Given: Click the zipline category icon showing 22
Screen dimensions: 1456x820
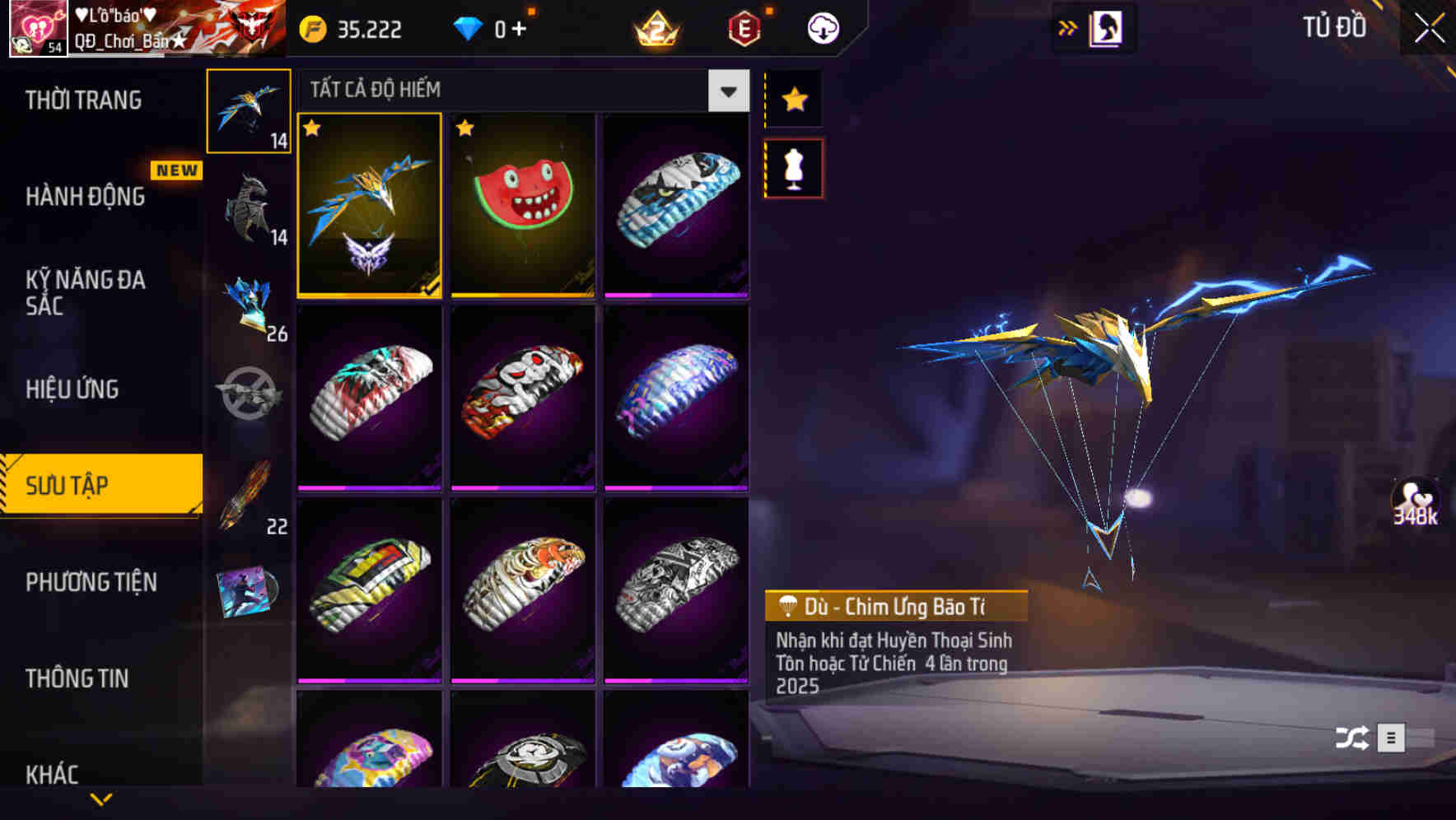Looking at the screenshot, I should pos(250,494).
